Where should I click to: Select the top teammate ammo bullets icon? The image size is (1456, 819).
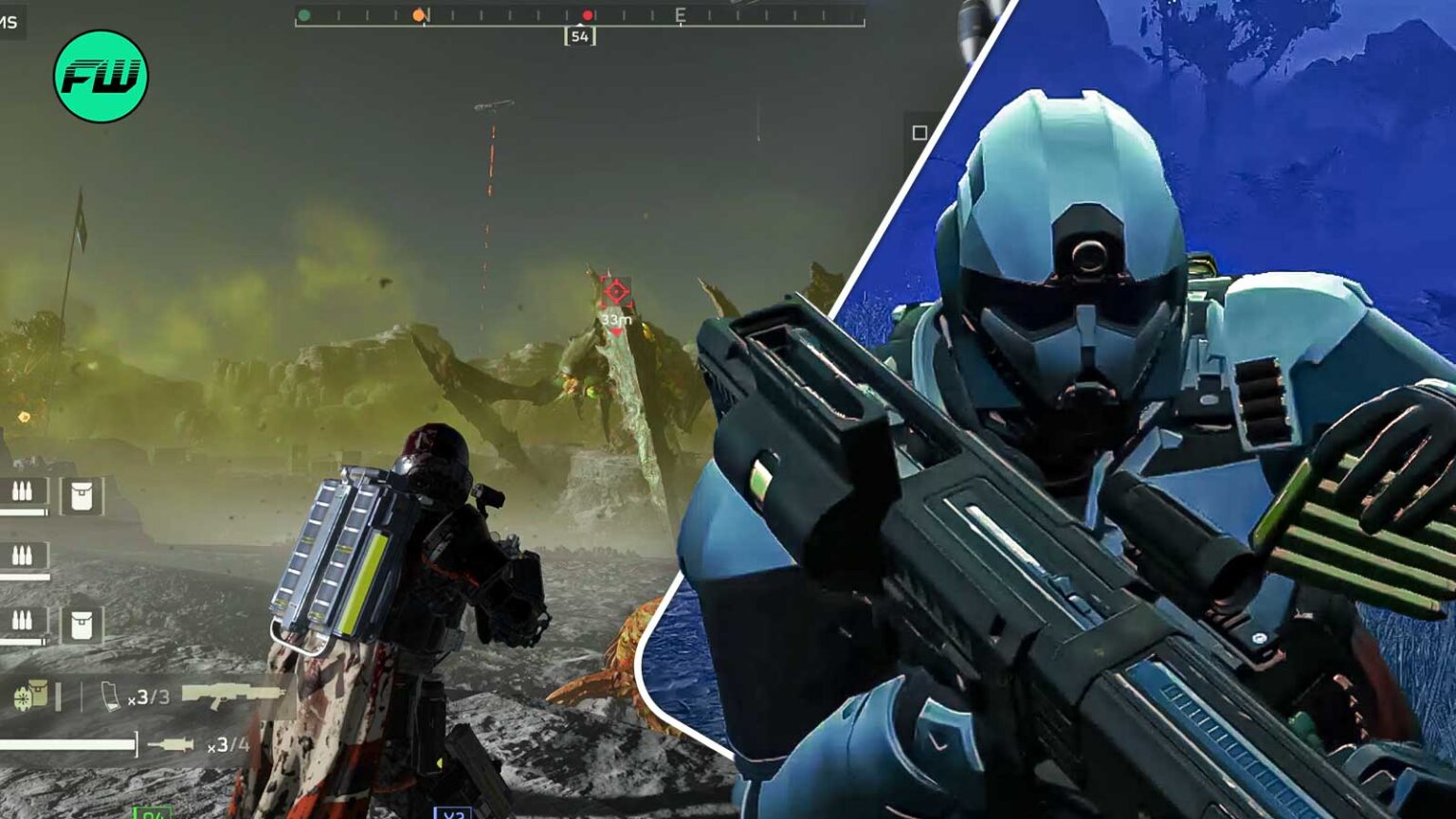pos(23,493)
